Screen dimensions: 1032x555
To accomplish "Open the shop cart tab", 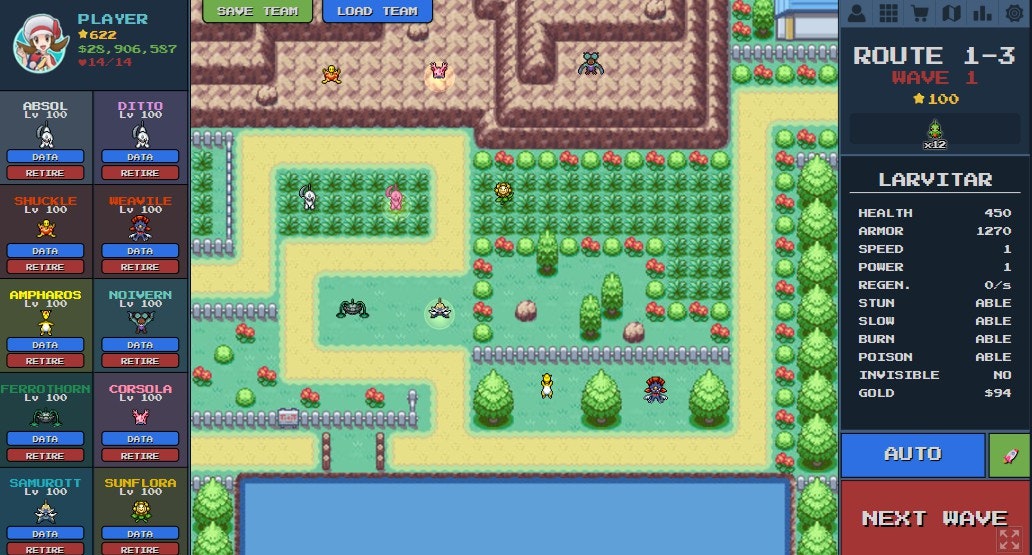I will (919, 13).
